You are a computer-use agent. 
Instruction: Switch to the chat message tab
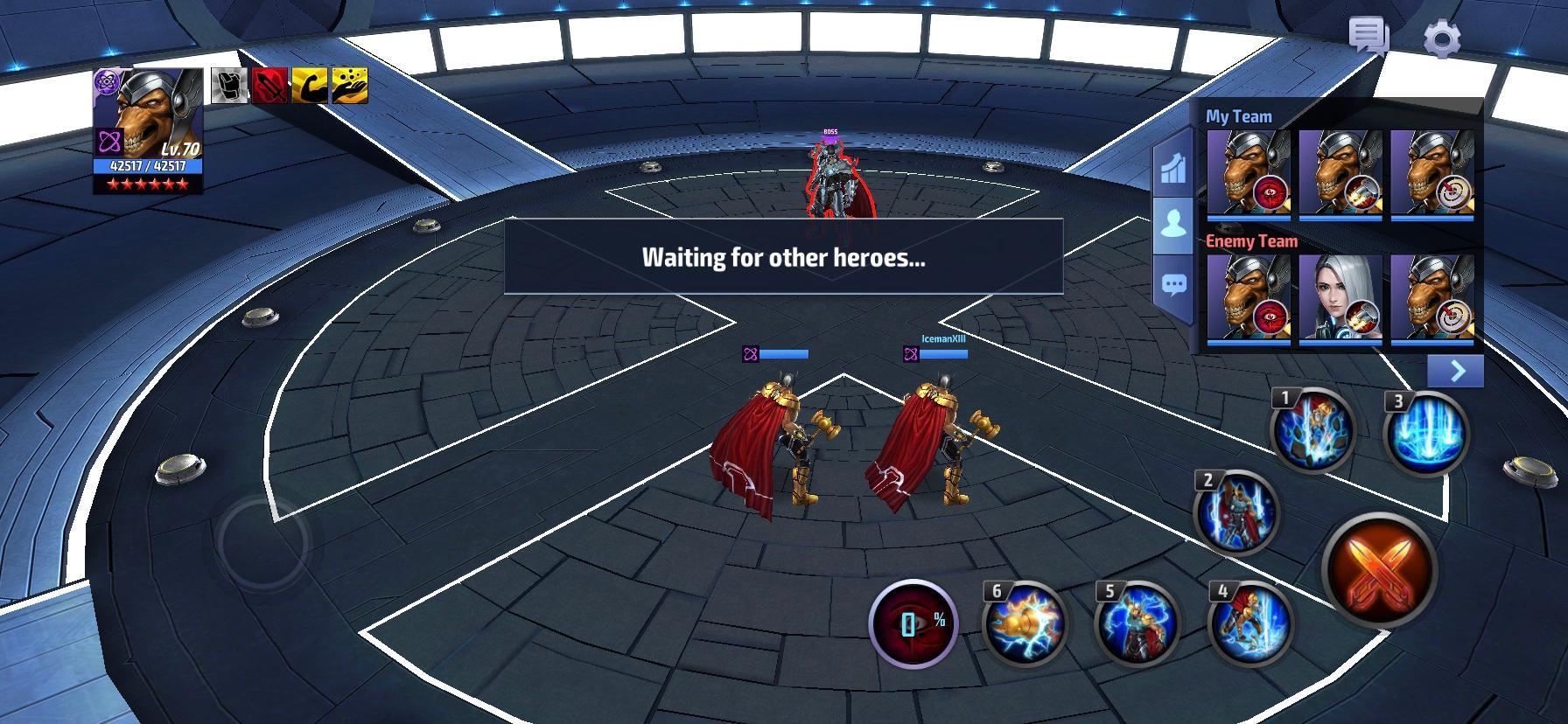(x=1172, y=282)
